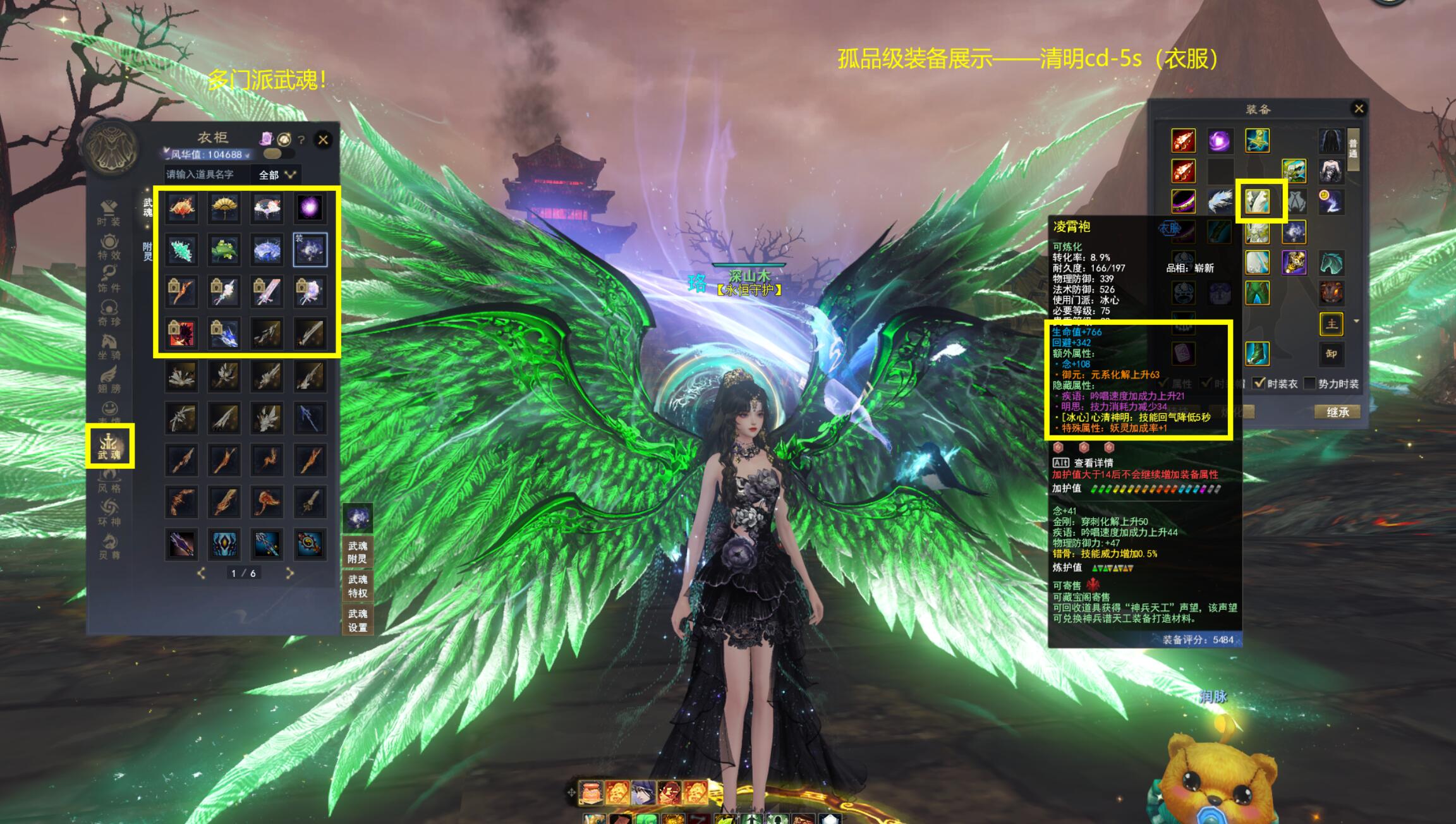This screenshot has height=824, width=1456.
Task: Select the 翅膀 wings category
Action: click(109, 379)
